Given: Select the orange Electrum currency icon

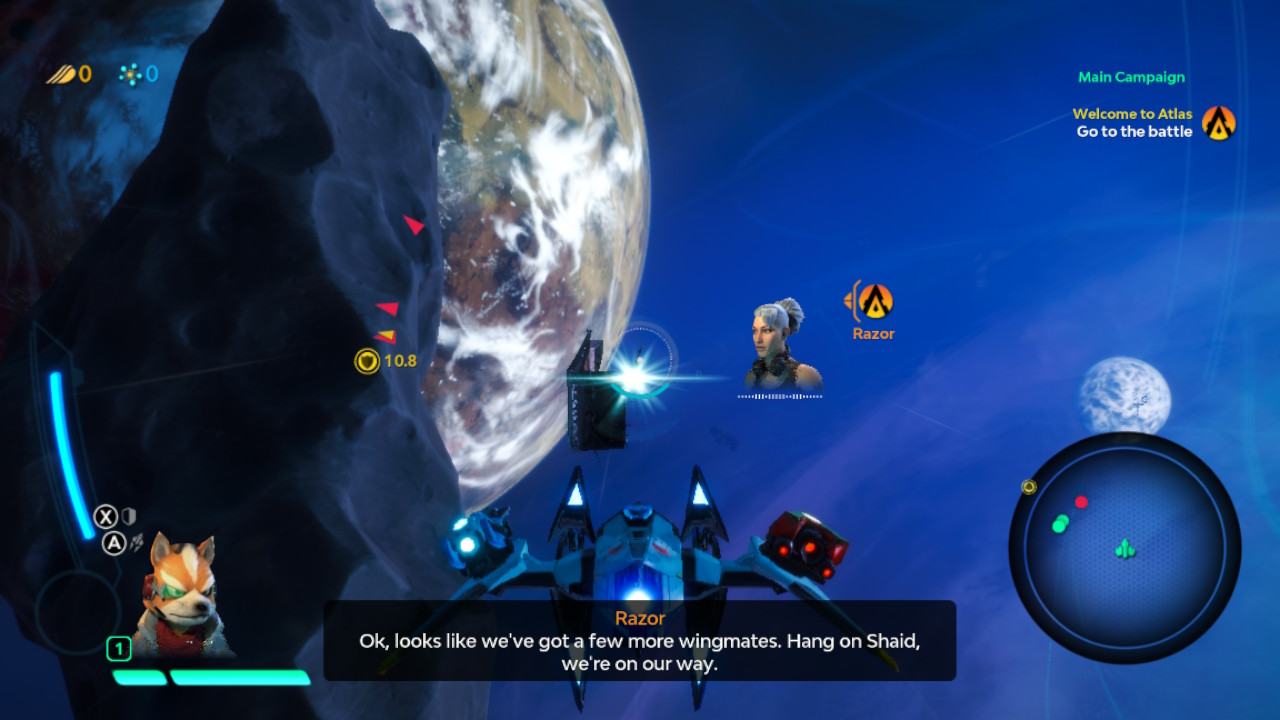Looking at the screenshot, I should coord(60,73).
